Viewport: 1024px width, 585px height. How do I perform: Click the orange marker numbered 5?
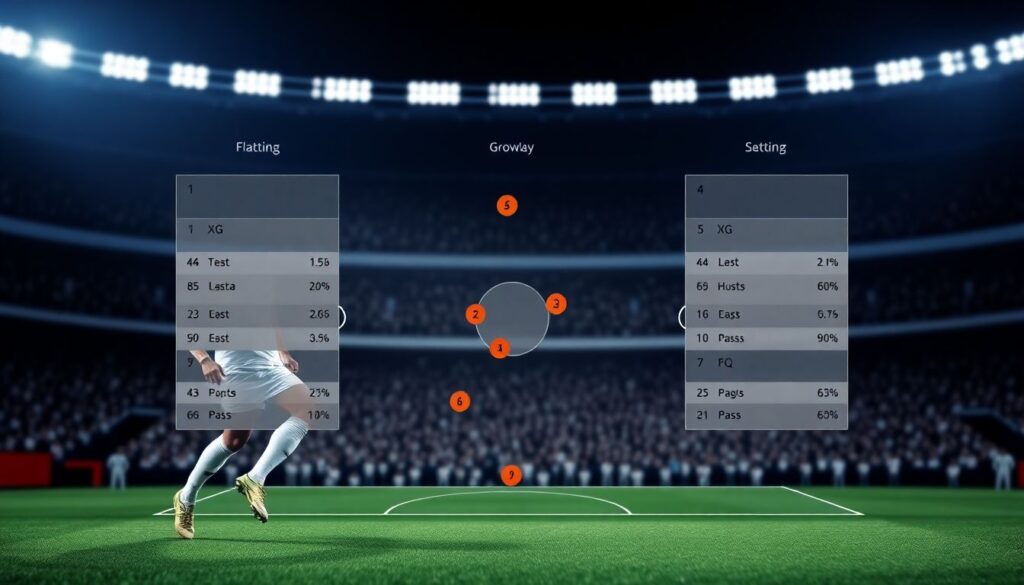tap(507, 206)
